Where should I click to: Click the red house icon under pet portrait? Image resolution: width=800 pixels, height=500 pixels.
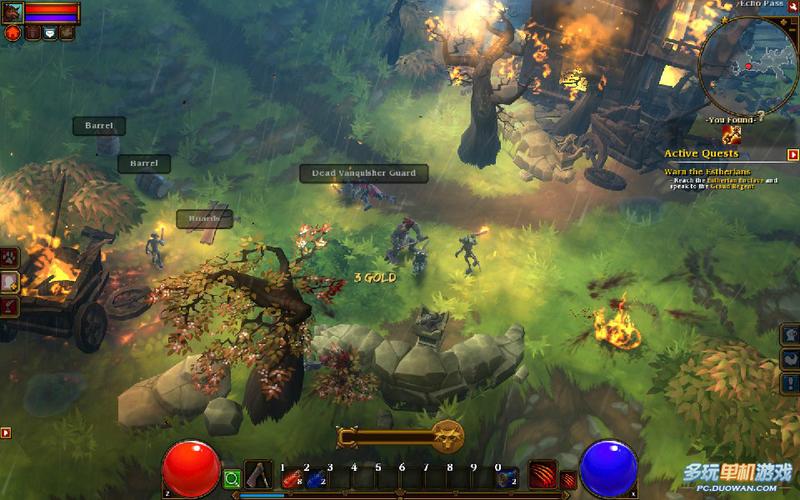point(14,33)
